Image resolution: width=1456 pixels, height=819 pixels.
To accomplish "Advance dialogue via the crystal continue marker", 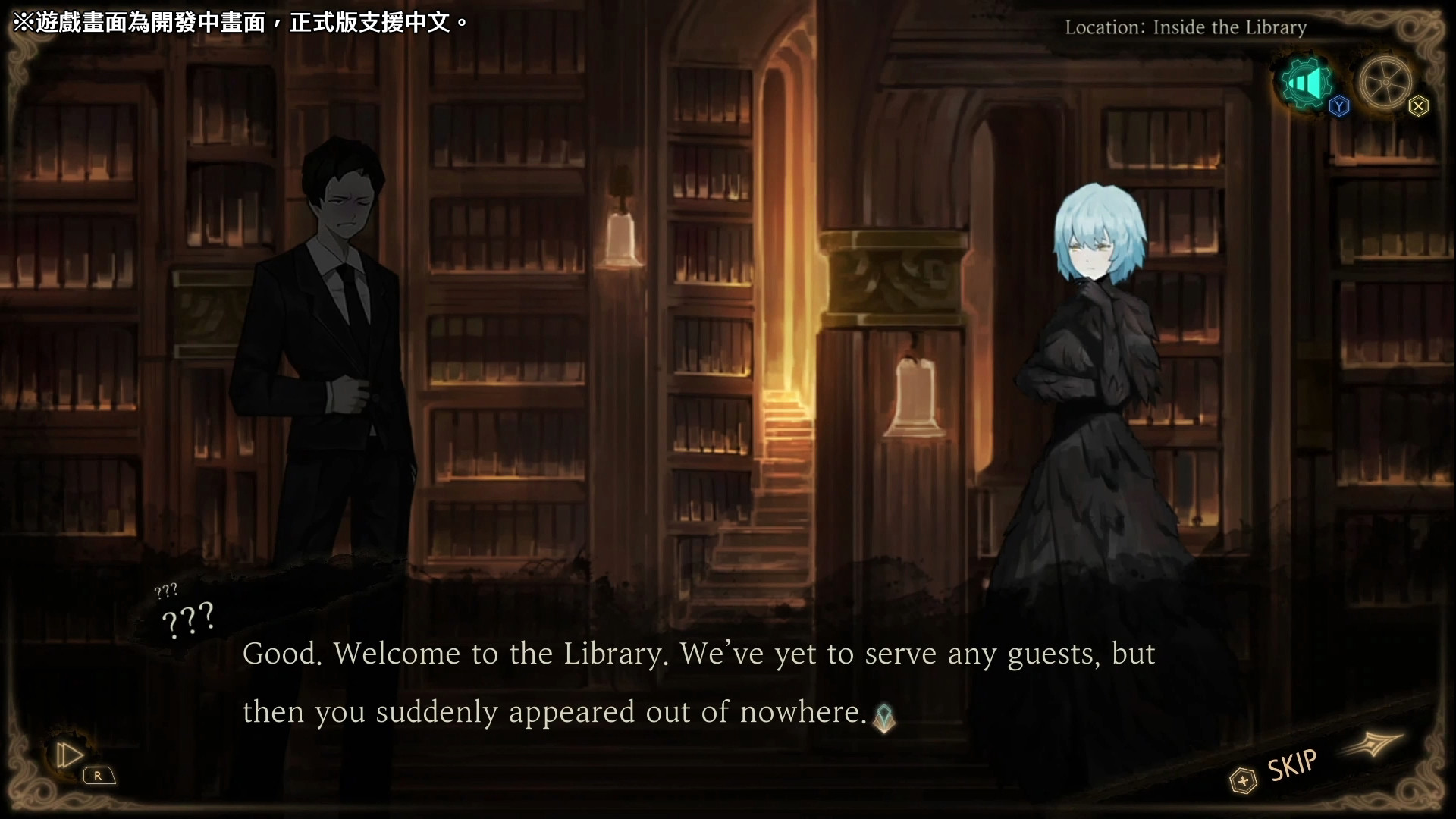I will pyautogui.click(x=883, y=717).
